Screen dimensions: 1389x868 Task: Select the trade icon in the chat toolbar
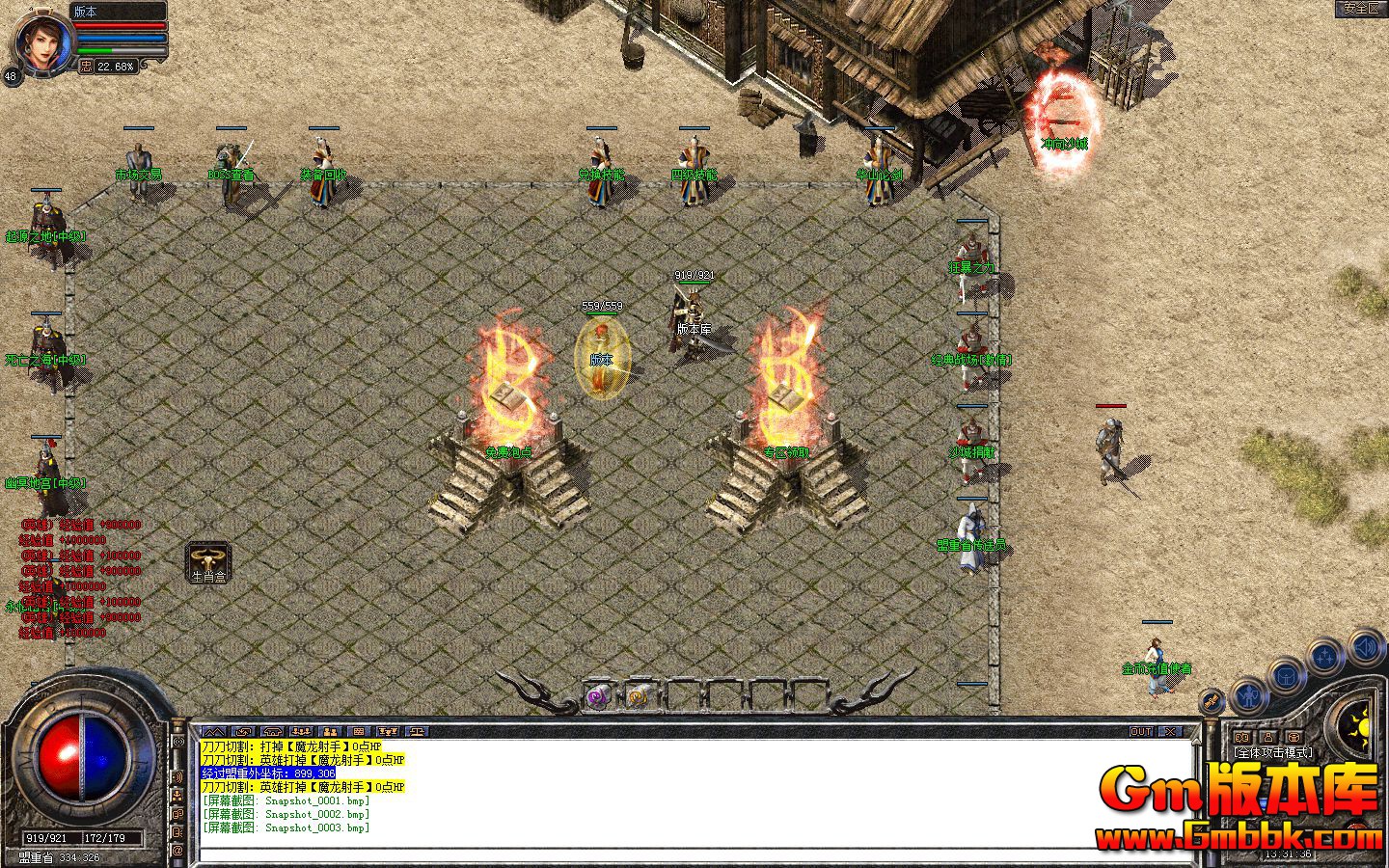pyautogui.click(x=417, y=731)
